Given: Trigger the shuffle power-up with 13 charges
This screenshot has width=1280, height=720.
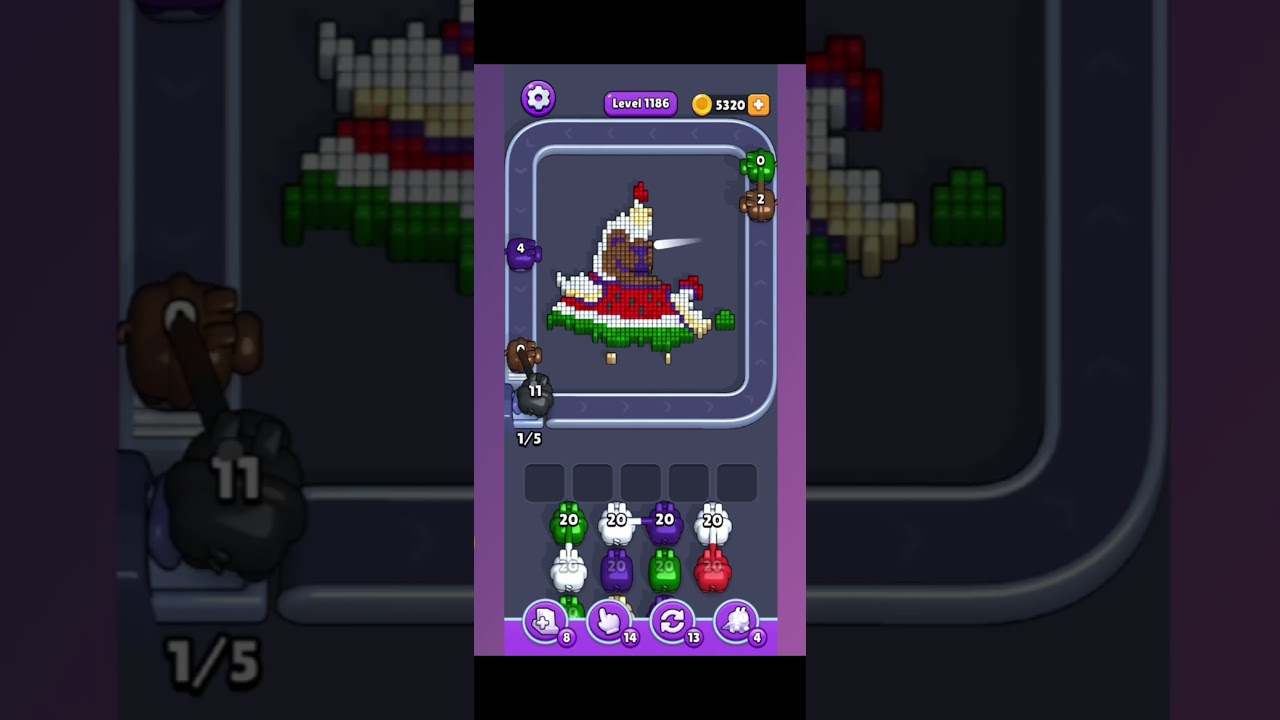Looking at the screenshot, I should click(675, 623).
